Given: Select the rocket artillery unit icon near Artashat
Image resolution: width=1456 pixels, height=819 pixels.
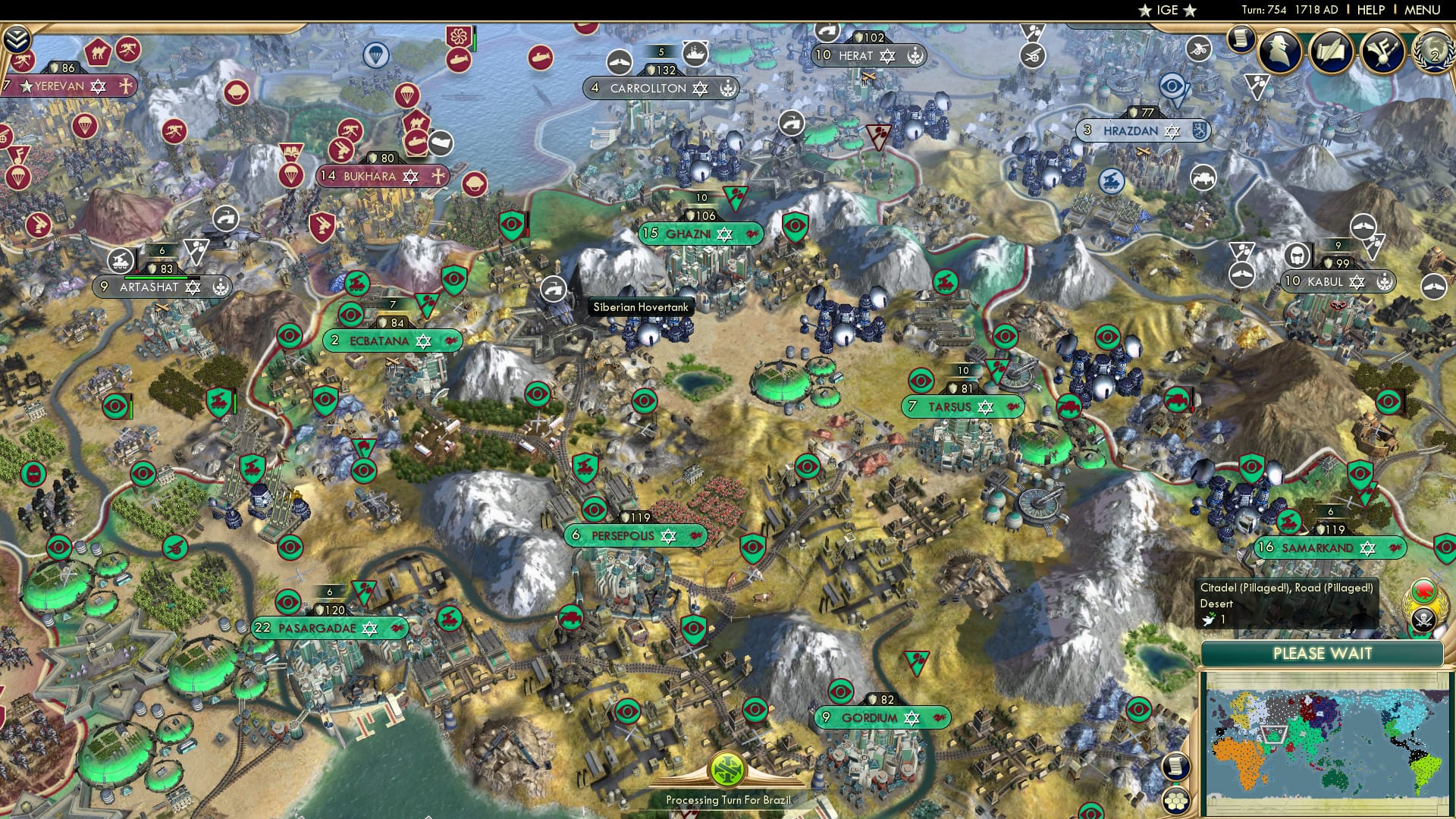Looking at the screenshot, I should click(x=121, y=261).
